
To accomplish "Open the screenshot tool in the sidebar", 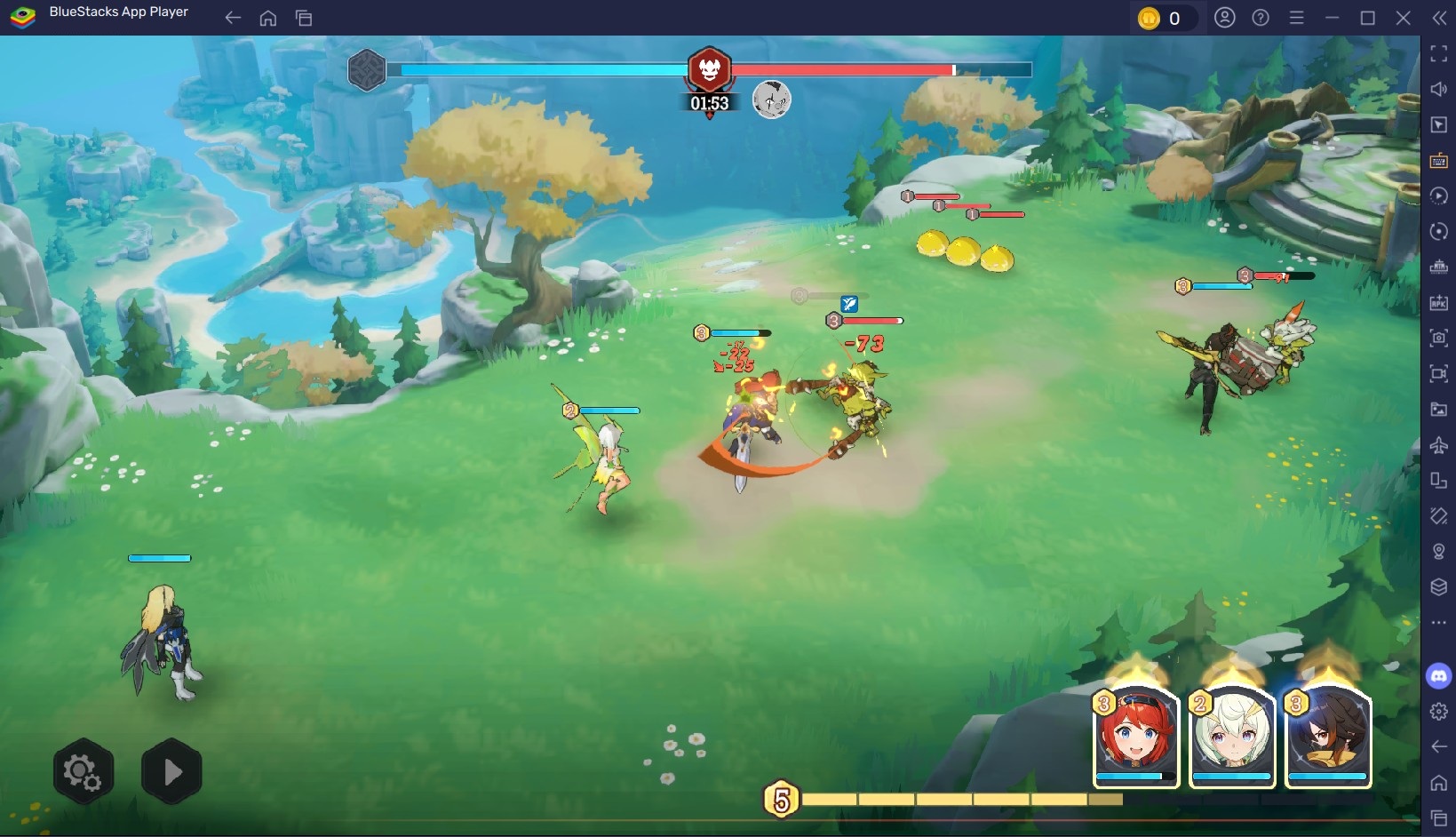I will point(1440,339).
